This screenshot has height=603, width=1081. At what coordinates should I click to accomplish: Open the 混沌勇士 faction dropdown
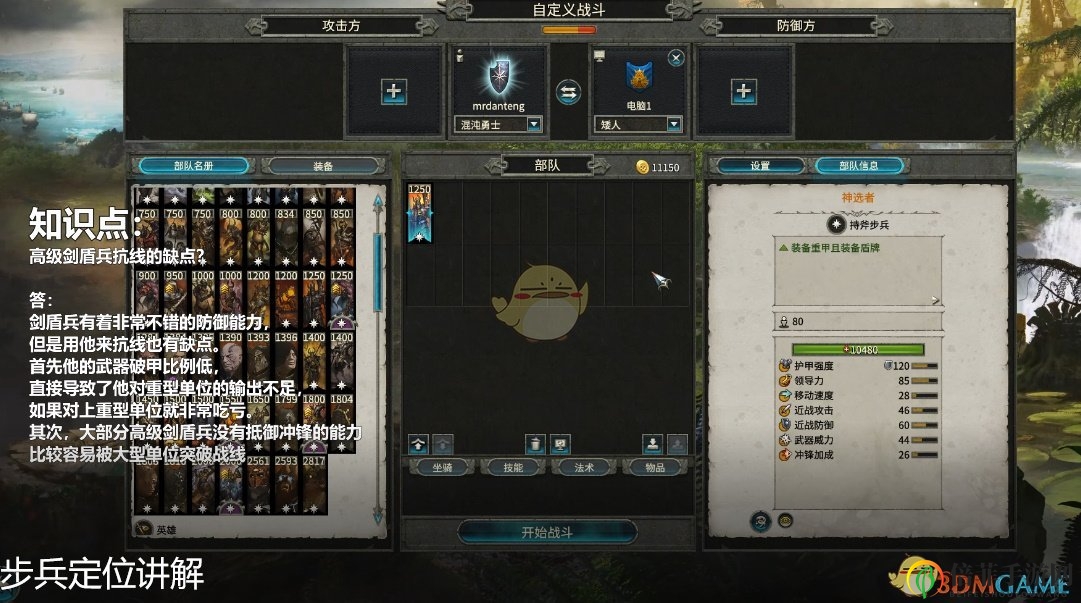click(534, 125)
